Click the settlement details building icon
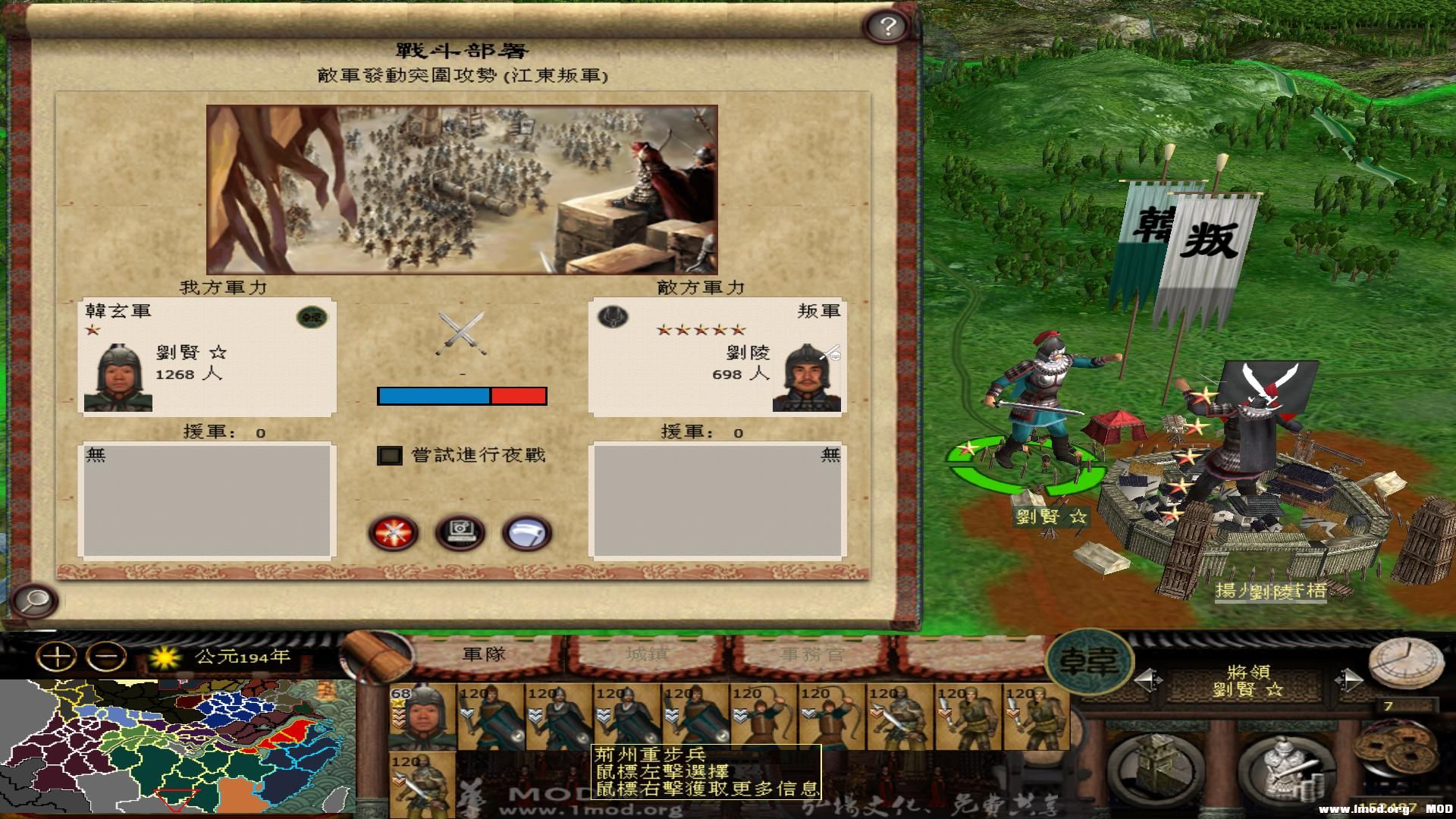Viewport: 1456px width, 819px height. coord(1154,767)
